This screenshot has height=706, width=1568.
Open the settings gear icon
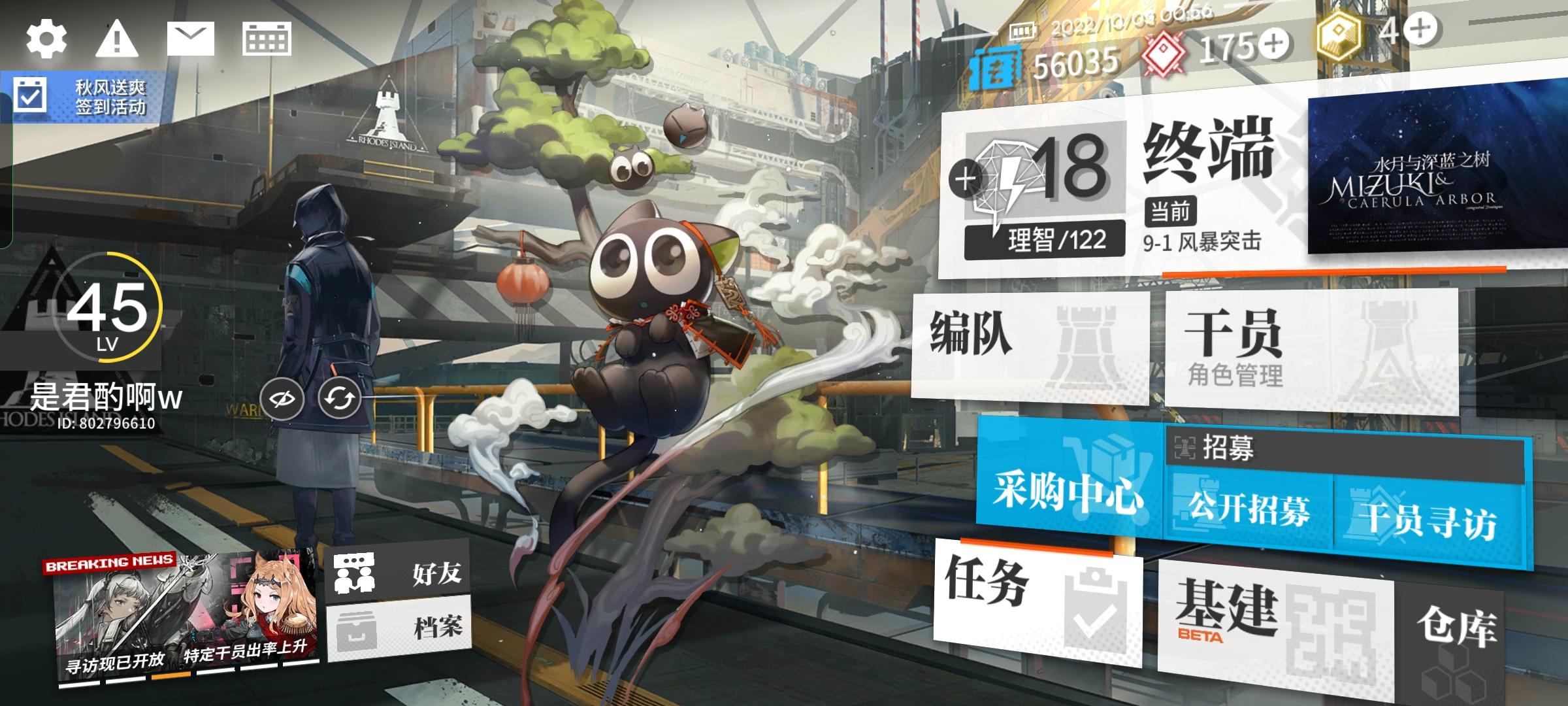(x=46, y=39)
